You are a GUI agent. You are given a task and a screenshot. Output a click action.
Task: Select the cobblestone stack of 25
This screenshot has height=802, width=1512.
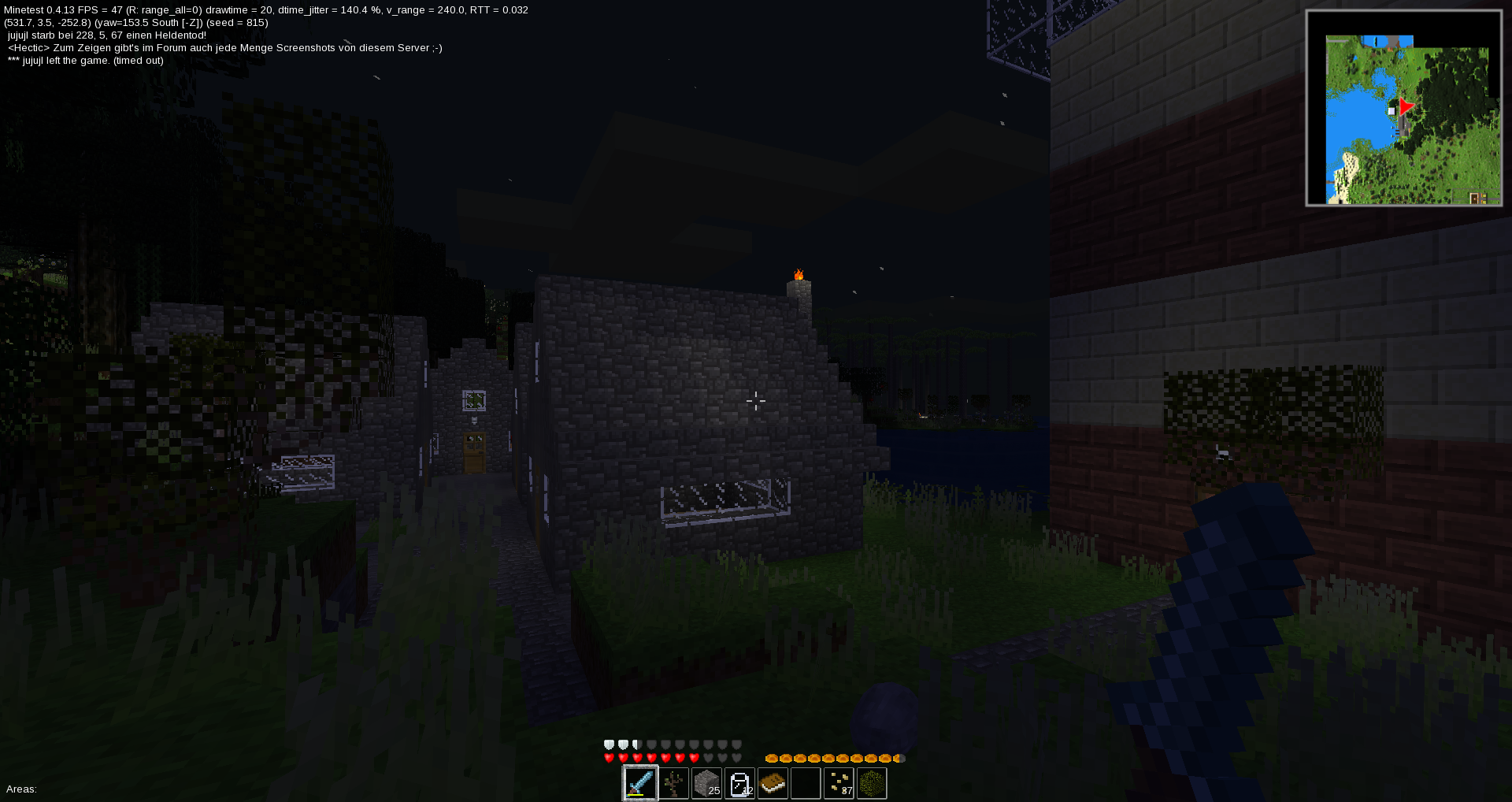tap(706, 784)
